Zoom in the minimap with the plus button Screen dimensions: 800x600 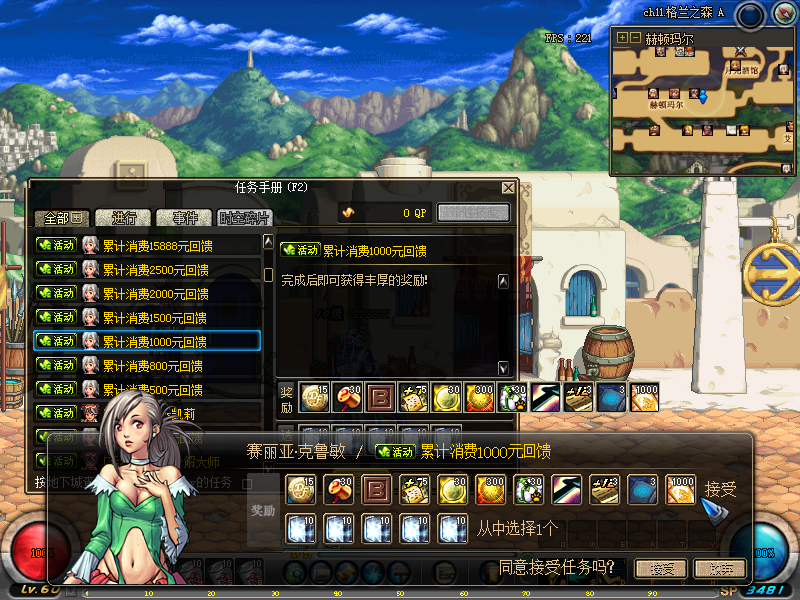point(622,38)
